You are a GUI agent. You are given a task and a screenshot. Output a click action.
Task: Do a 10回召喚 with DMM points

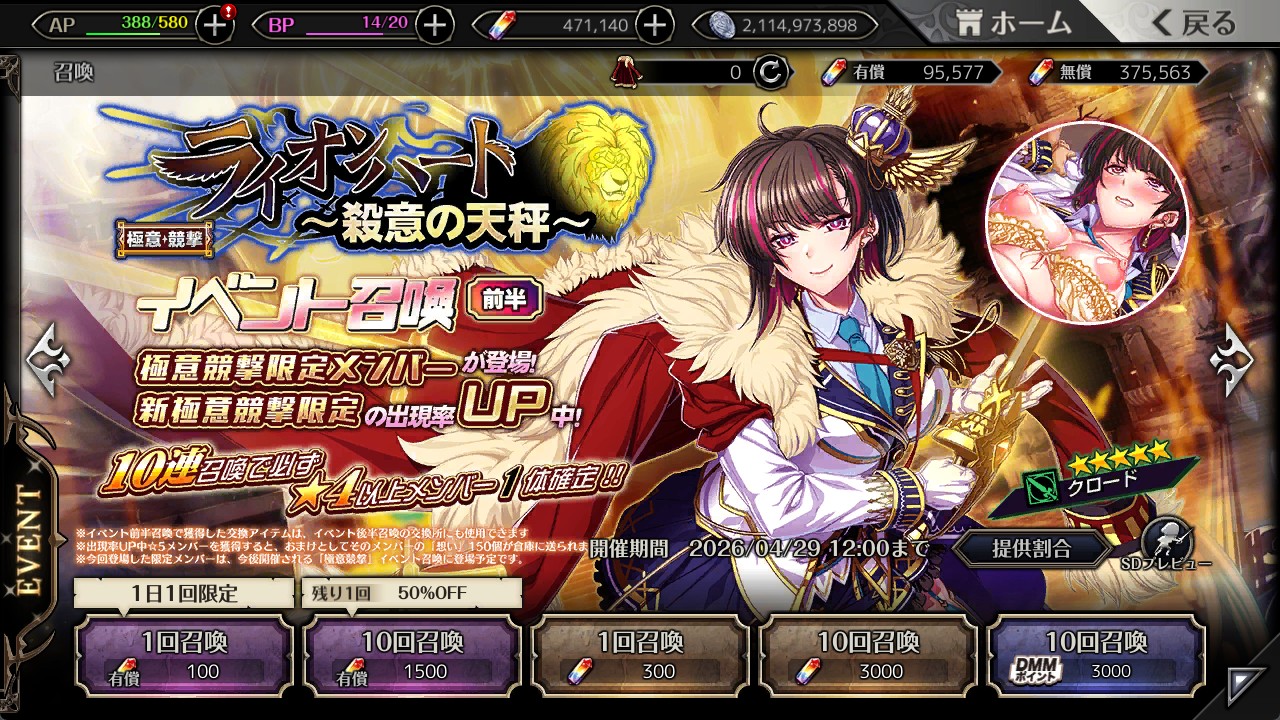[x=1096, y=655]
